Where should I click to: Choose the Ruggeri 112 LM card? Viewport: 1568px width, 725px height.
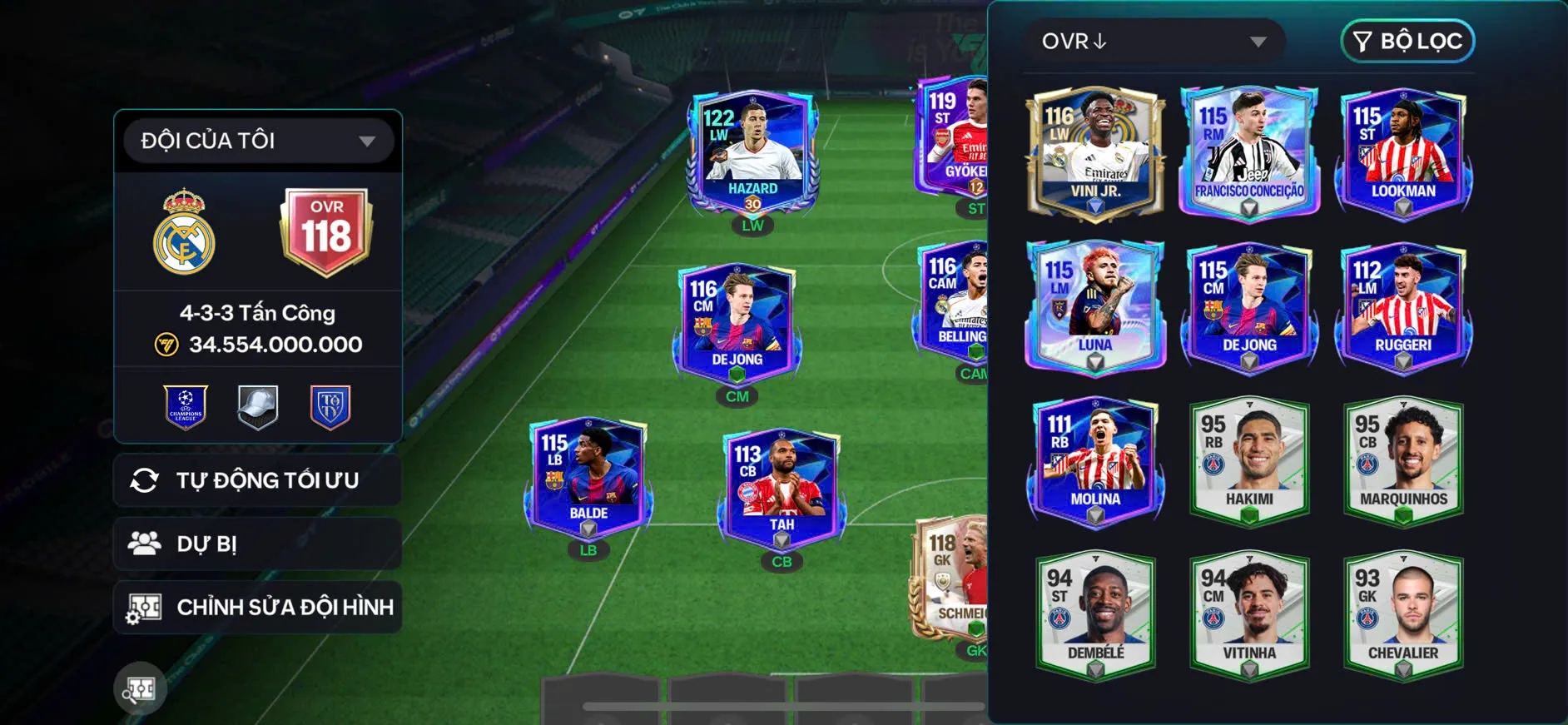[x=1403, y=306]
